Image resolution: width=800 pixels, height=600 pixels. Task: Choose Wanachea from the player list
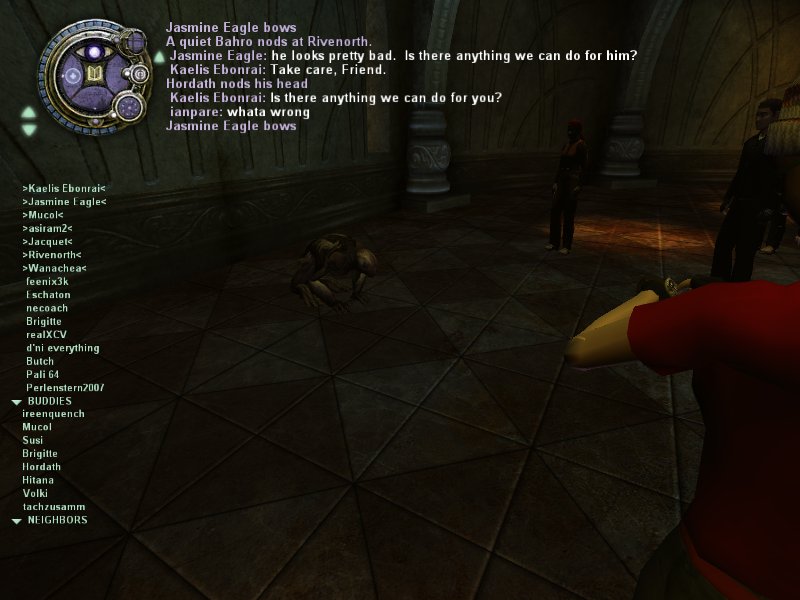(x=54, y=268)
